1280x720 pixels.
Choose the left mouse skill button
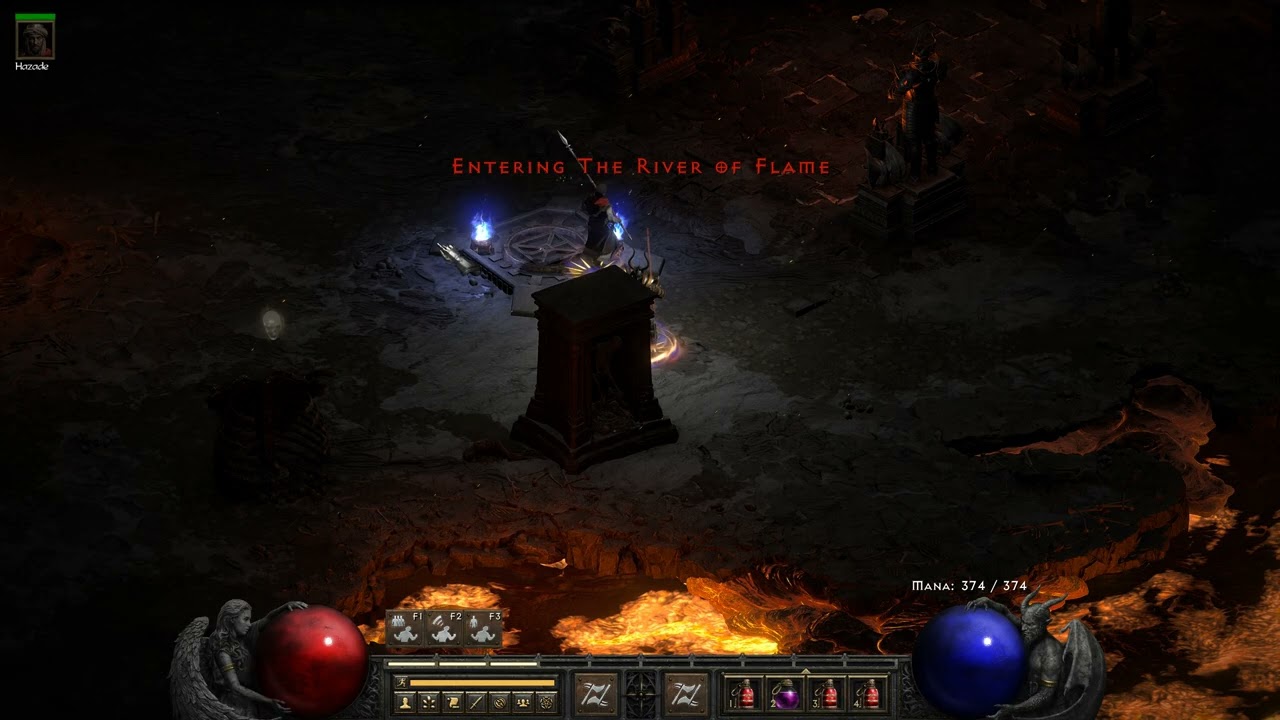(595, 693)
